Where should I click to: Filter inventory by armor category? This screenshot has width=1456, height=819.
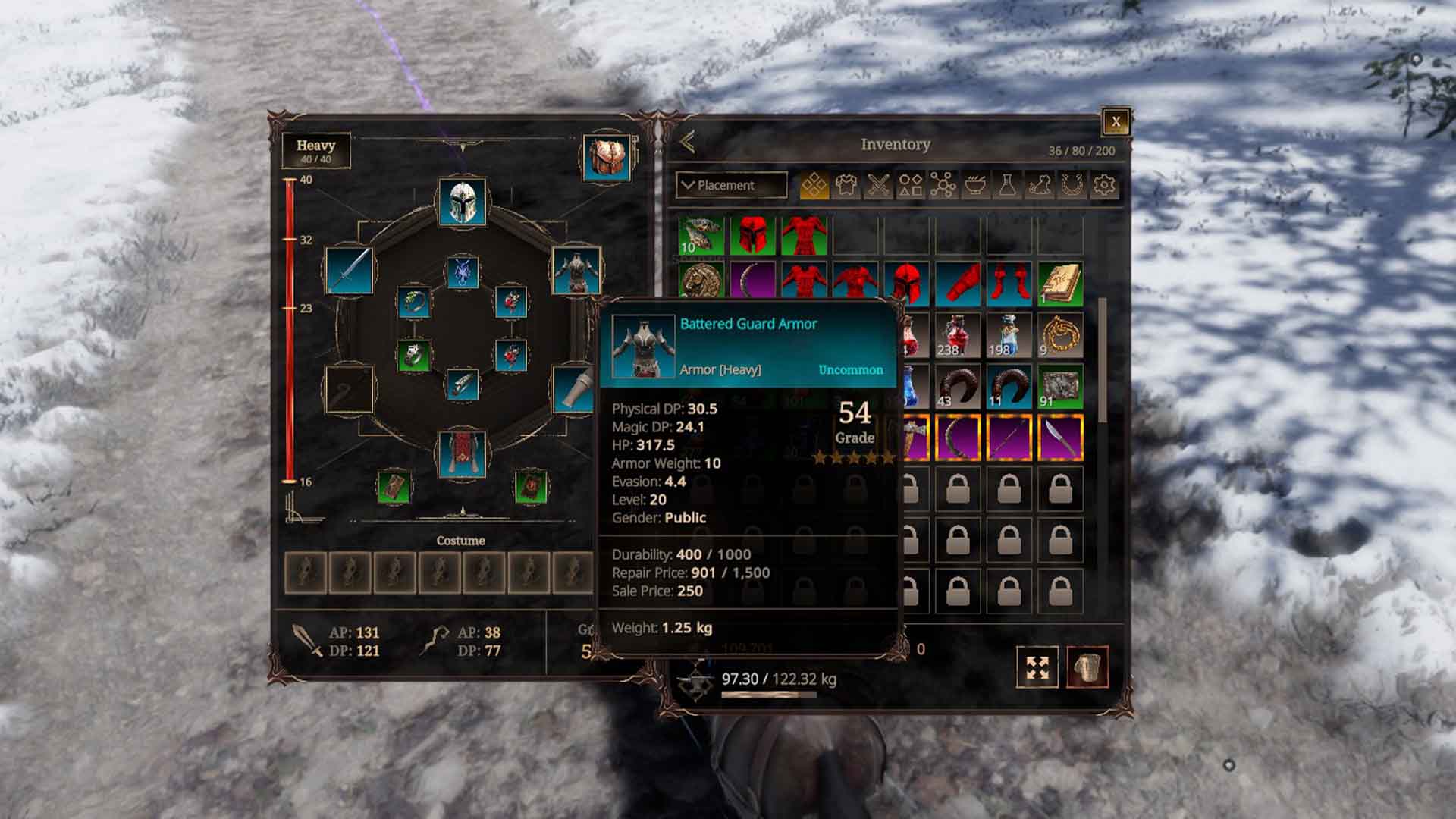pyautogui.click(x=846, y=185)
